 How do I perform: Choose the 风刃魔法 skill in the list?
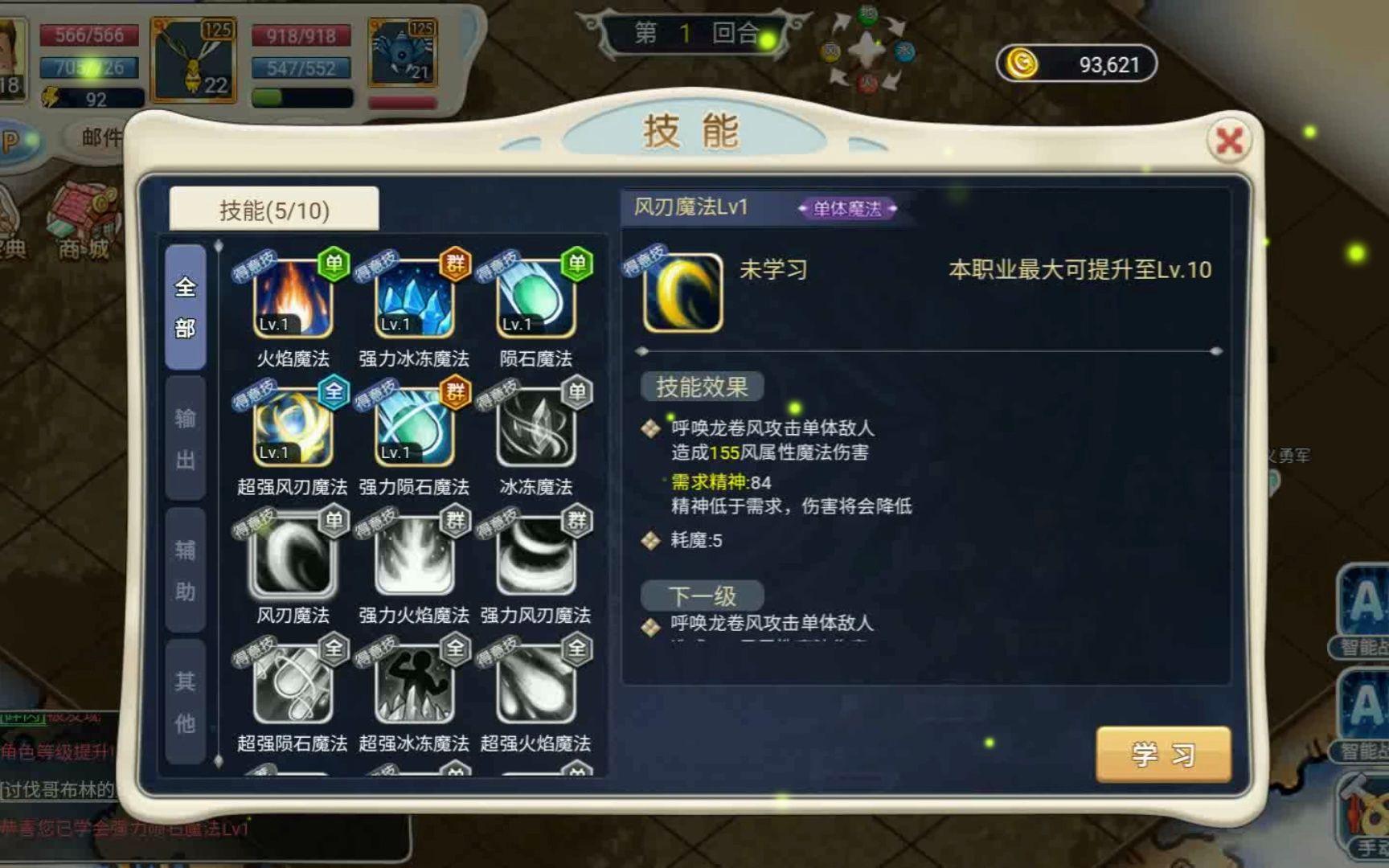coord(293,556)
